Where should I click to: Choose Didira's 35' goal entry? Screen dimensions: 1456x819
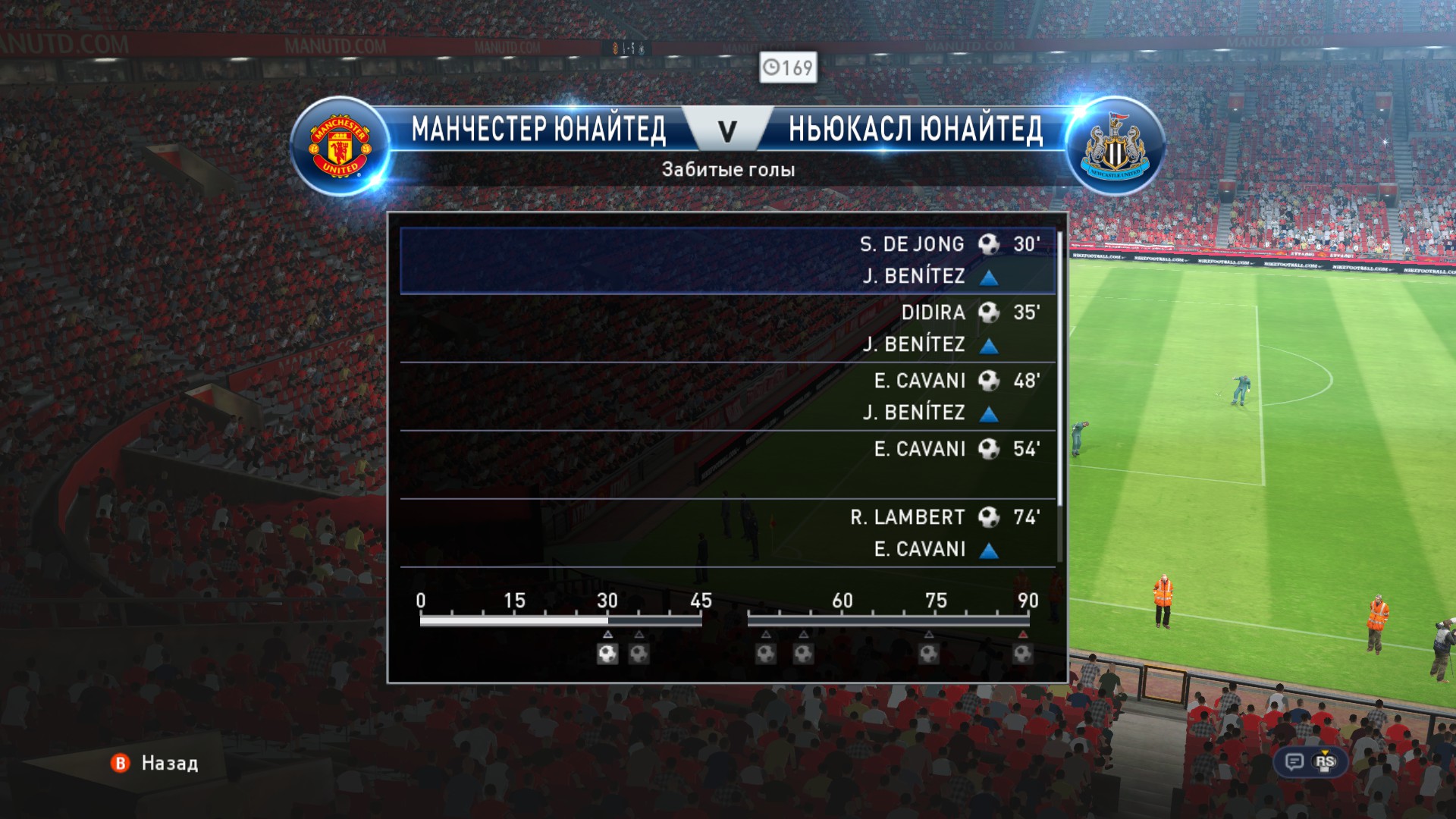[x=728, y=328]
